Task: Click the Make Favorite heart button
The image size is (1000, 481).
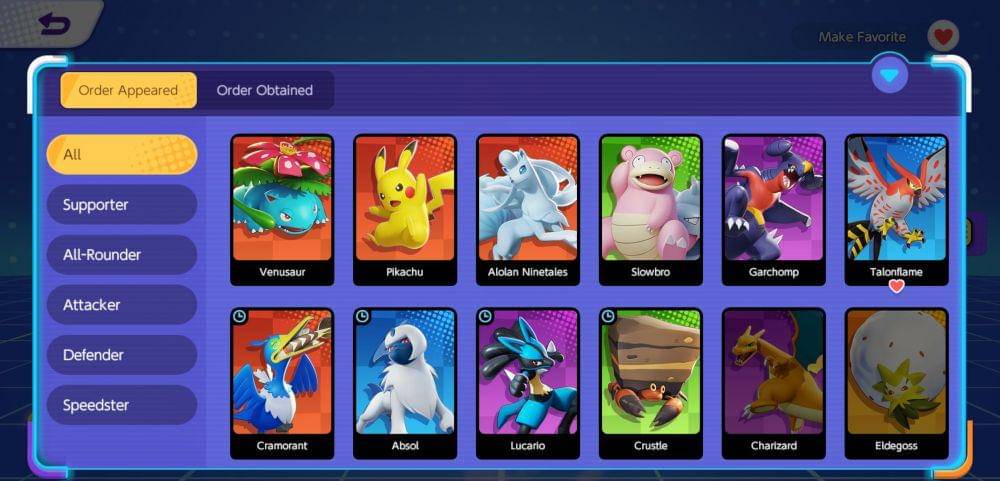Action: pos(942,37)
